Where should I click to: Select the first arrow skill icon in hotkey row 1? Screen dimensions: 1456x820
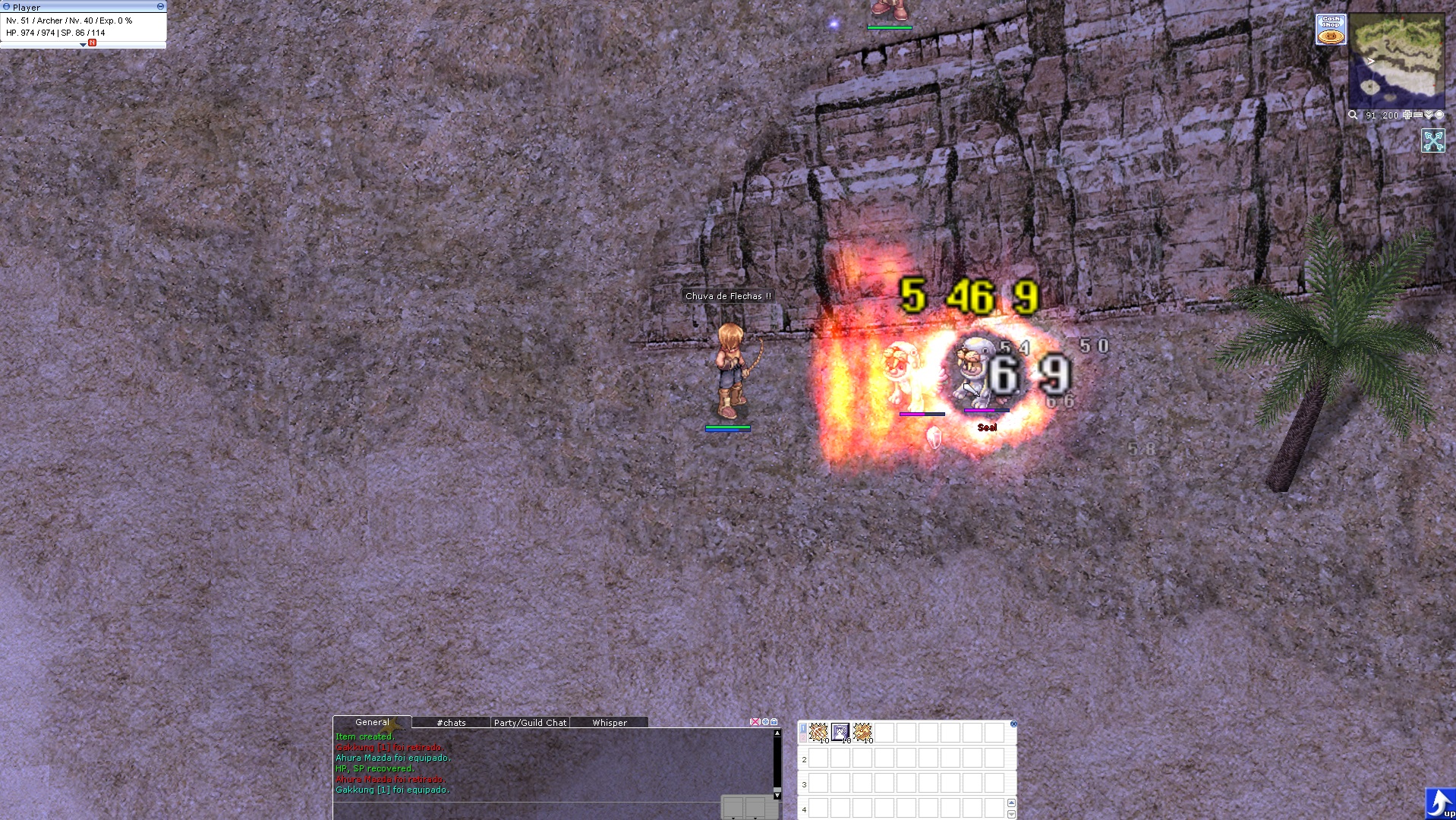819,732
